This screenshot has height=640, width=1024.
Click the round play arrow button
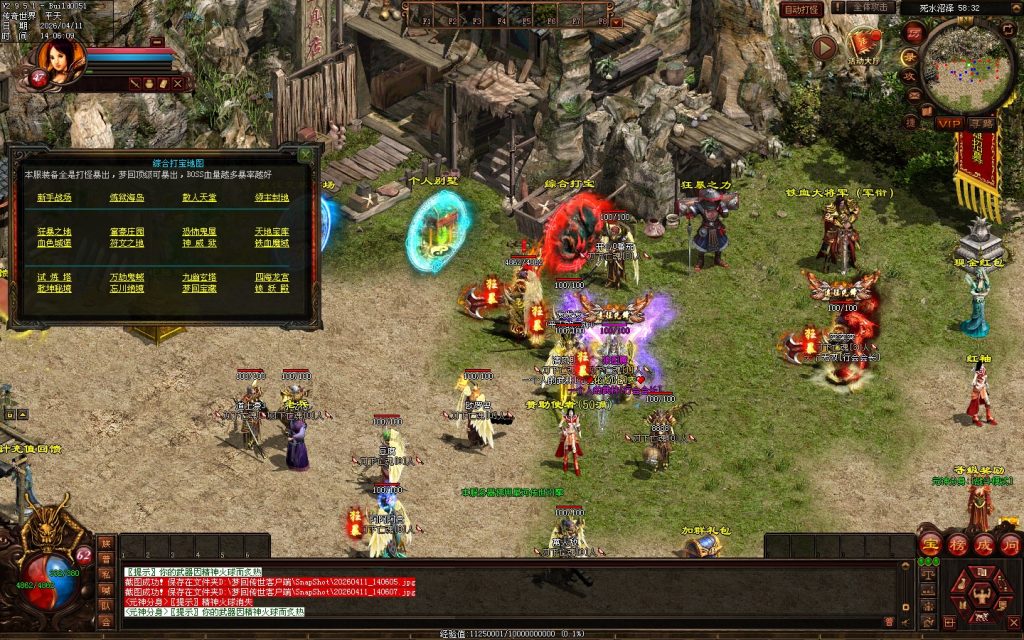pos(824,47)
